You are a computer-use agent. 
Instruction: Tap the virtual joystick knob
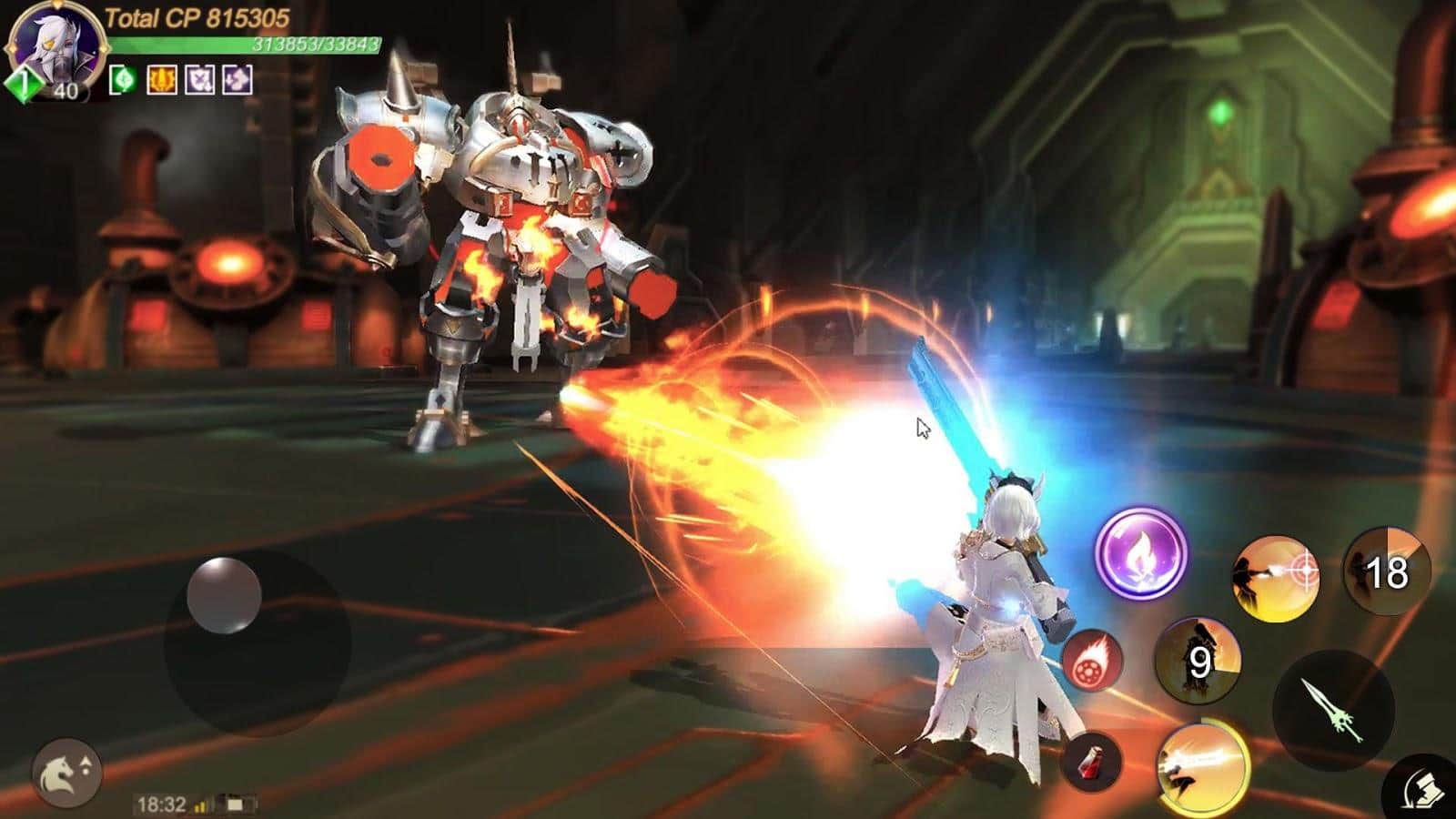point(224,596)
